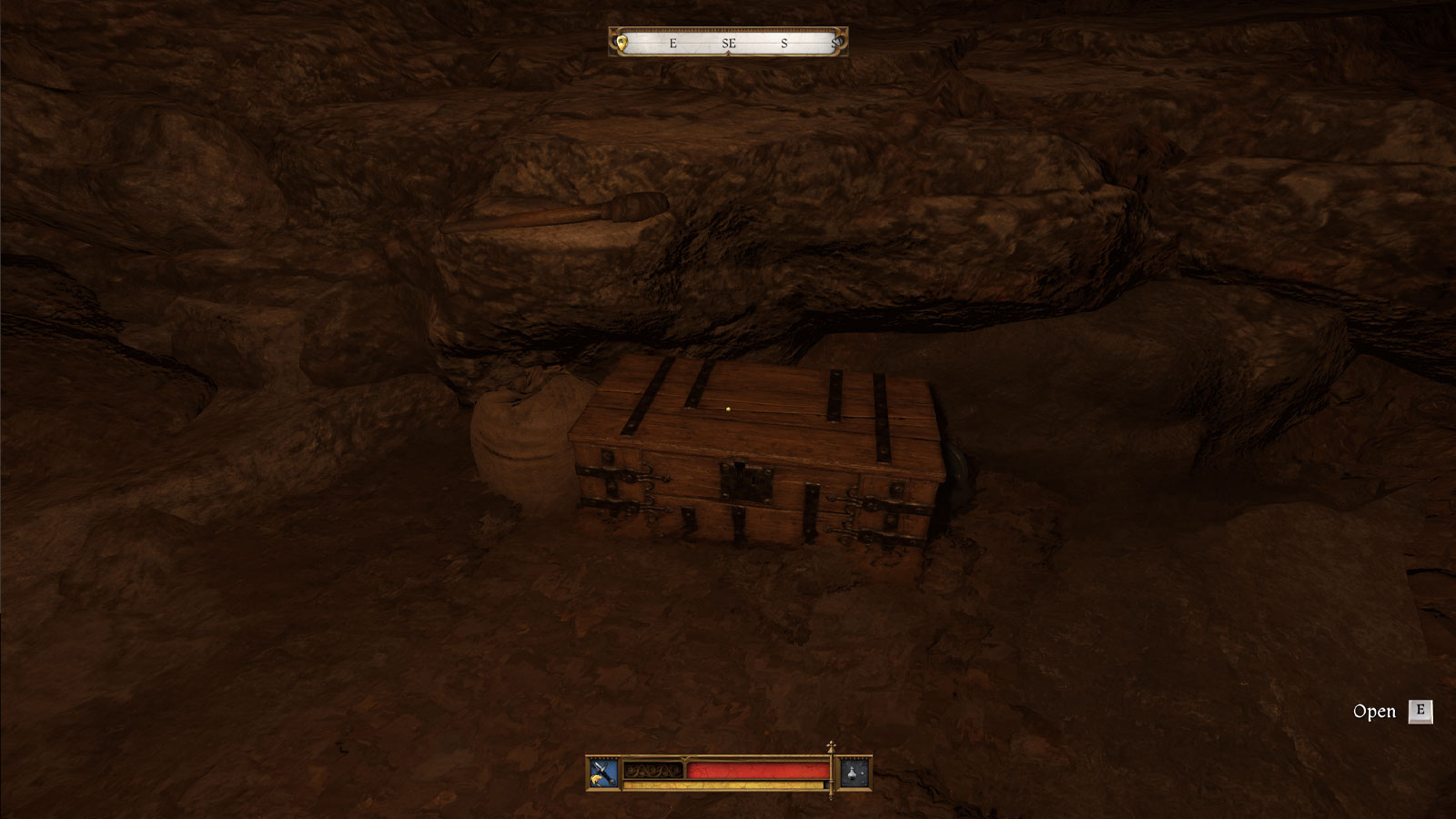
Task: Click the gold quest marker on compass
Action: tap(622, 42)
